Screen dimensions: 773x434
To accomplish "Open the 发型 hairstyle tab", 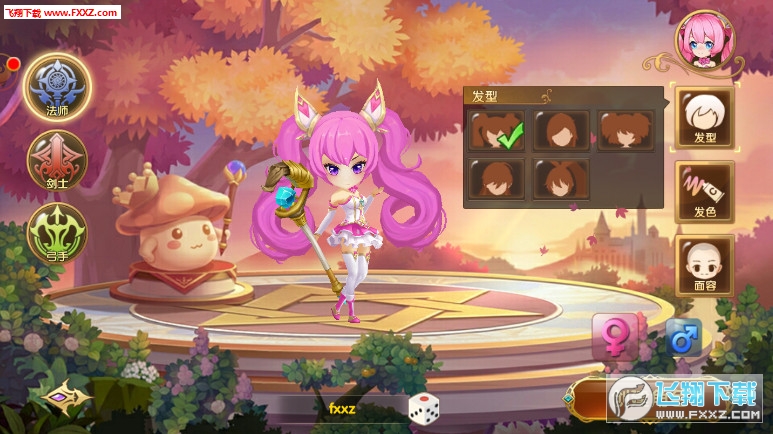I will [x=704, y=118].
